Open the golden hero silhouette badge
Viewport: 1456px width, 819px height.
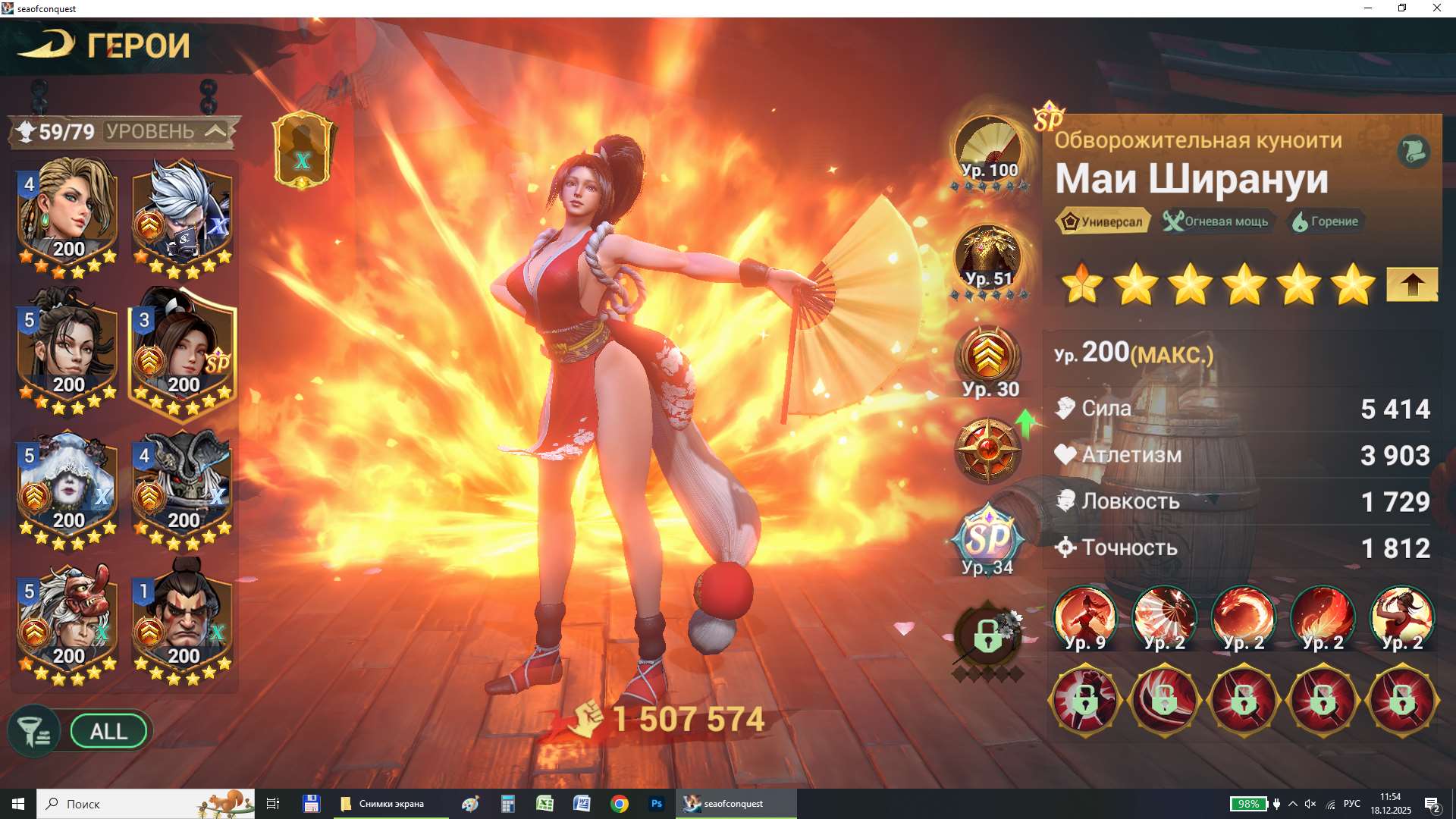click(x=303, y=150)
